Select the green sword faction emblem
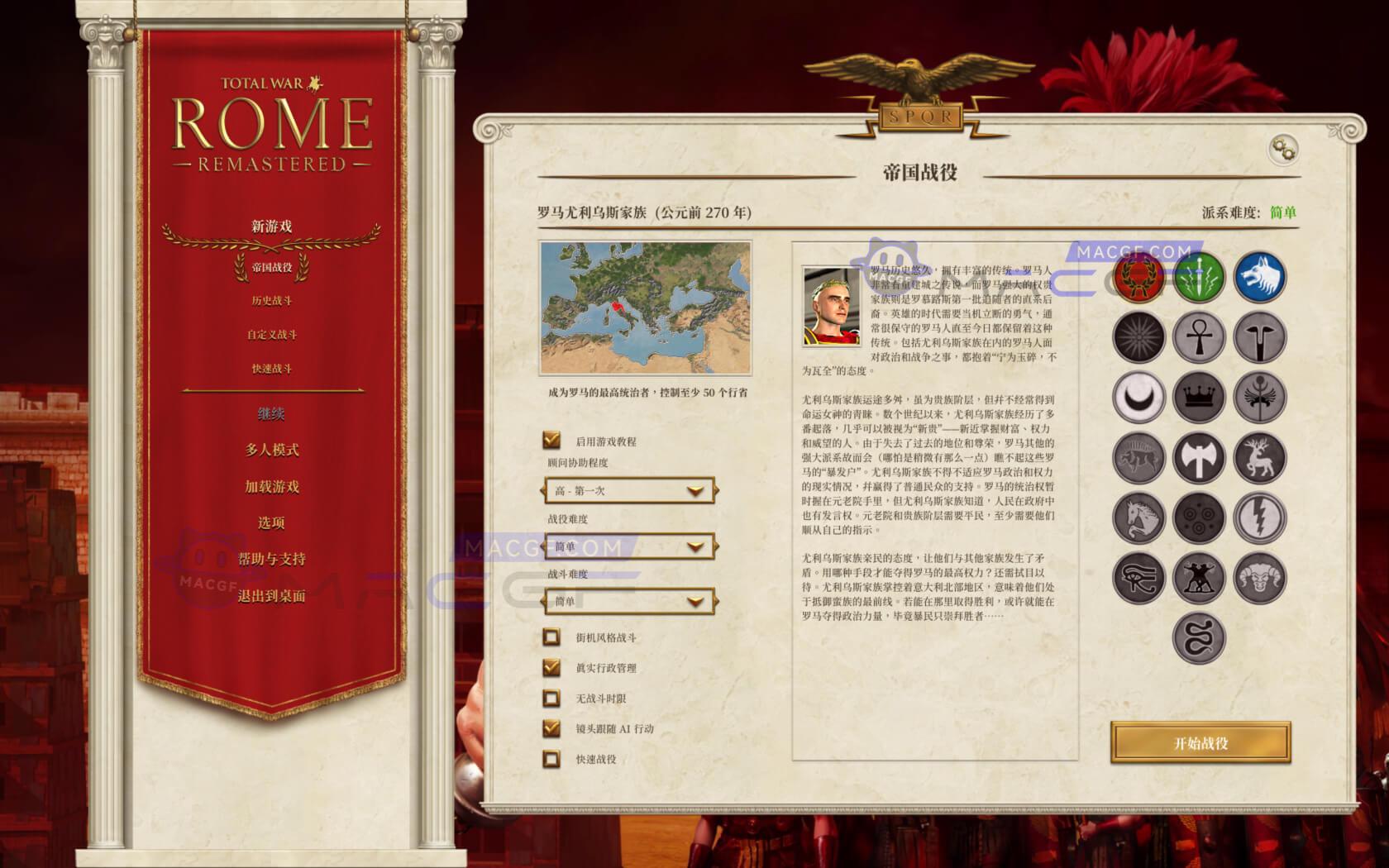1389x868 pixels. [x=1199, y=279]
